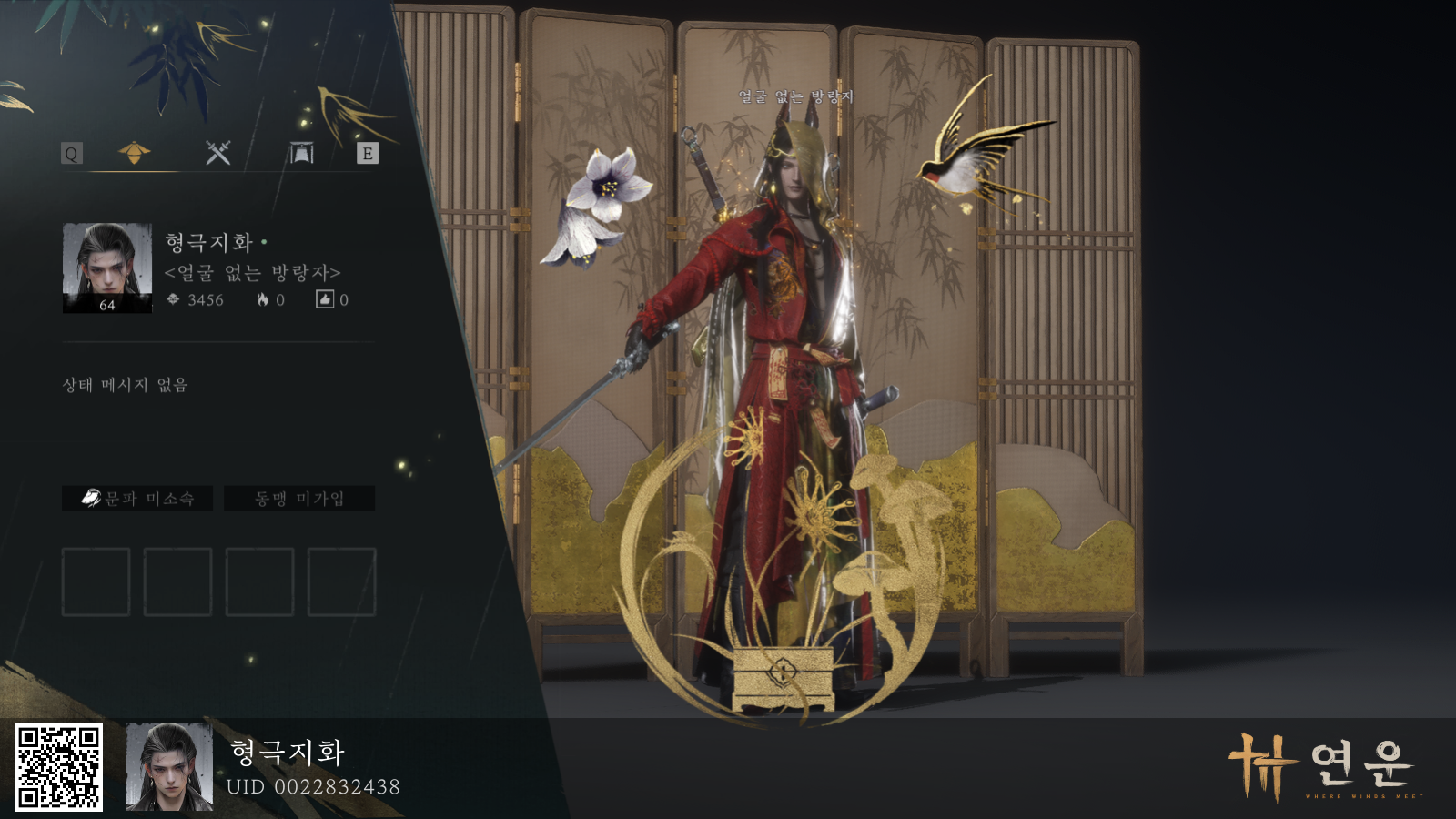Click the 얼굴 없는 방랑자 title text
Viewport: 1456px width, 819px height.
[x=252, y=272]
